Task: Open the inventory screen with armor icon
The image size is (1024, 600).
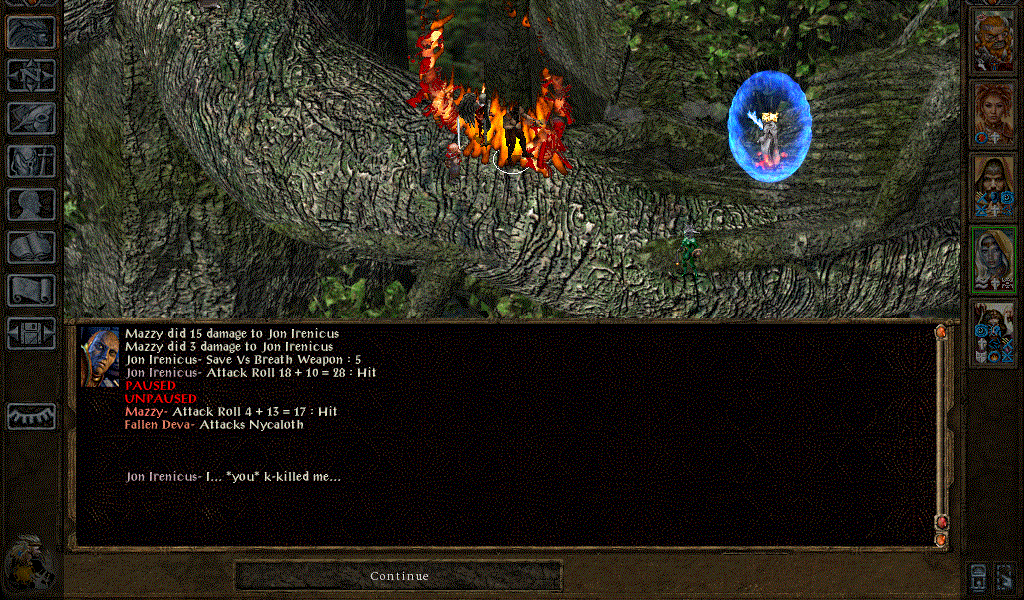Action: (31, 161)
